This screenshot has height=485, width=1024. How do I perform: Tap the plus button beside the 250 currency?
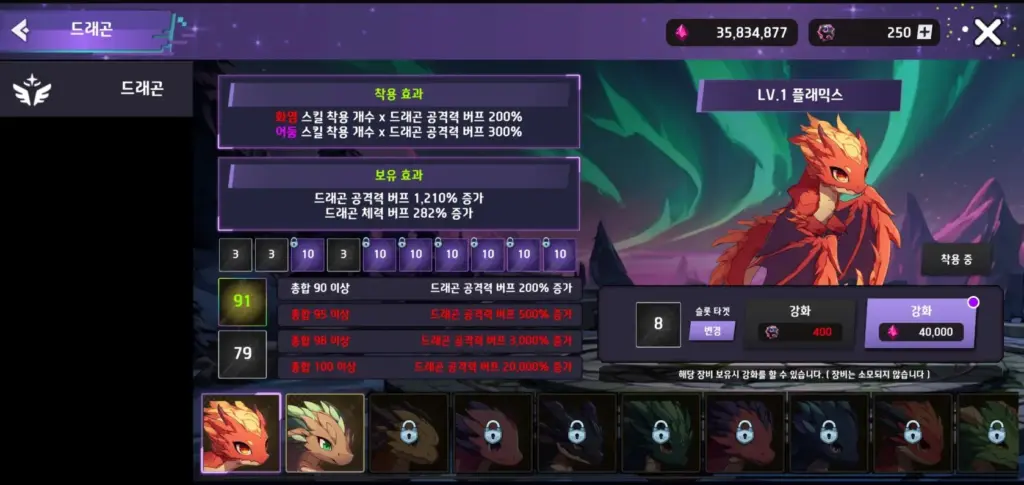point(925,33)
